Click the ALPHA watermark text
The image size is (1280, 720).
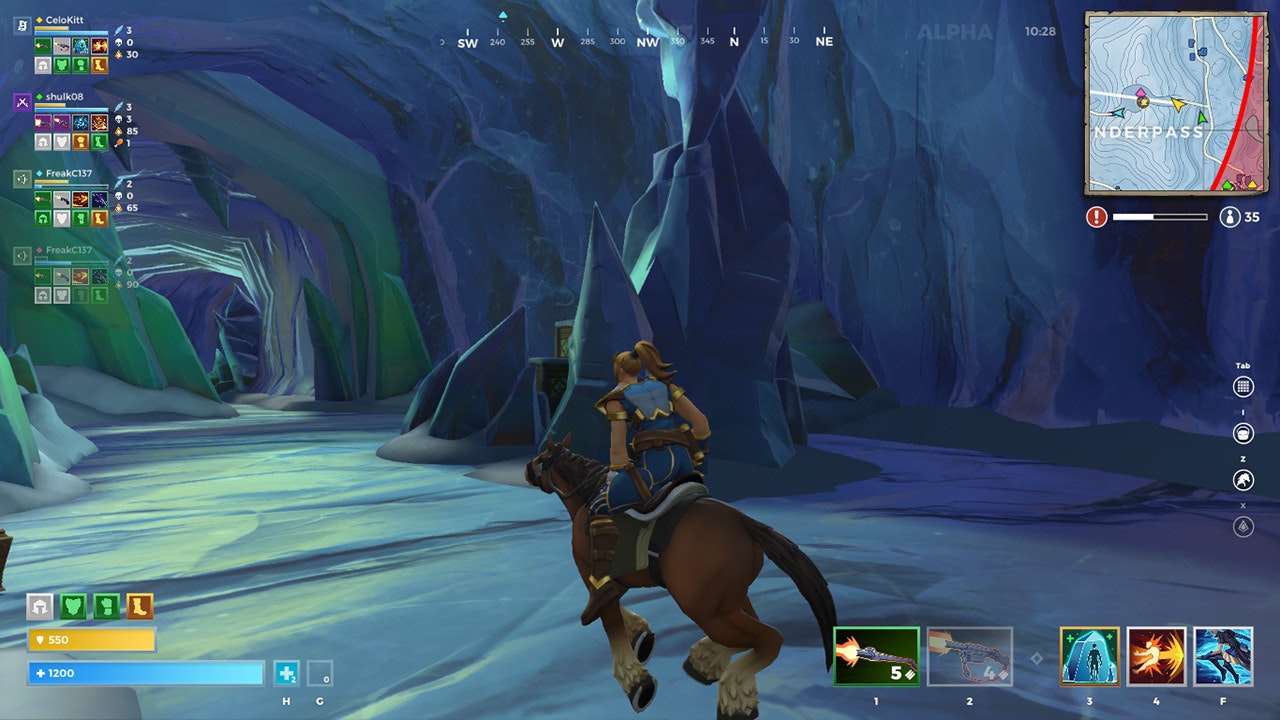(x=955, y=33)
